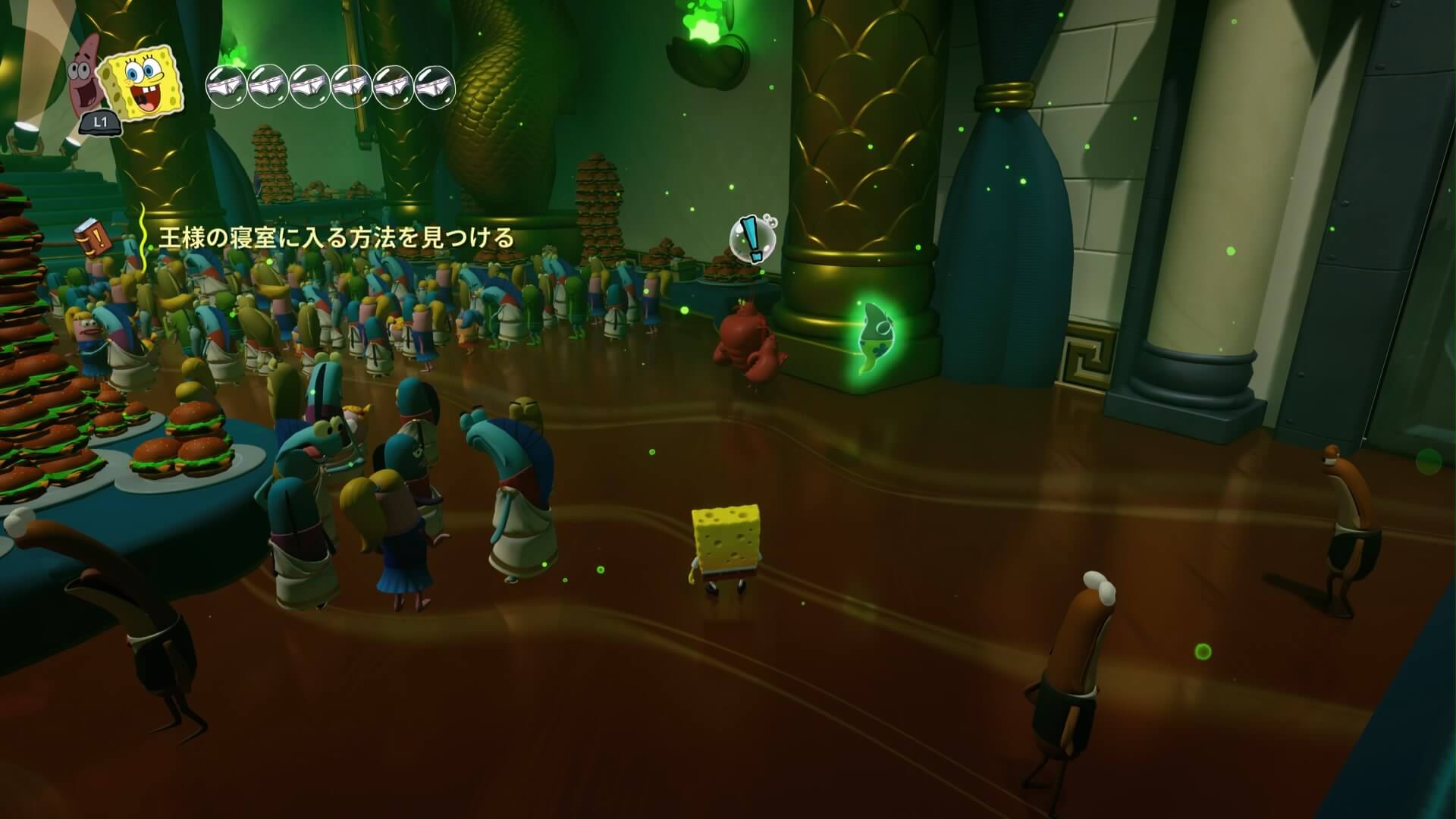Select Patrick's character portrait

[x=86, y=80]
